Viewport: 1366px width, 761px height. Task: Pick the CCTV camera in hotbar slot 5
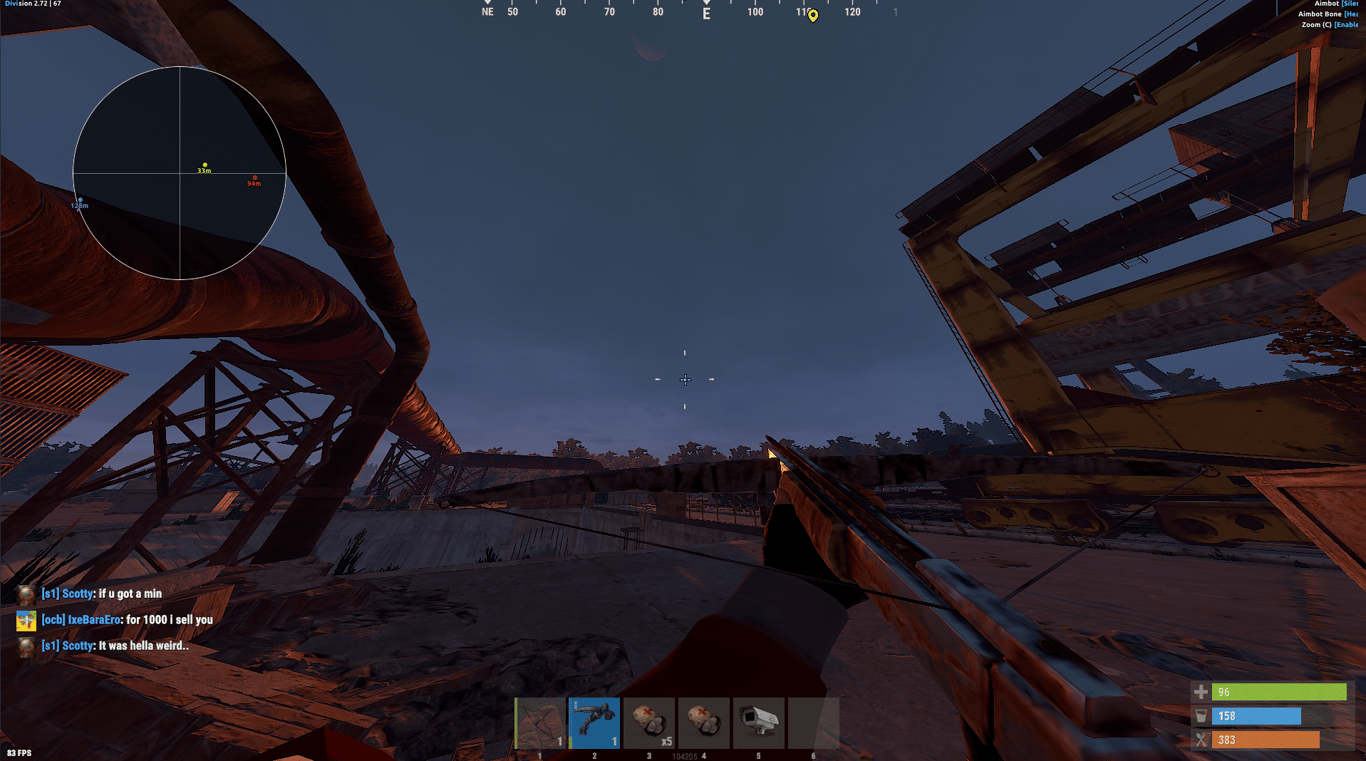pos(759,722)
